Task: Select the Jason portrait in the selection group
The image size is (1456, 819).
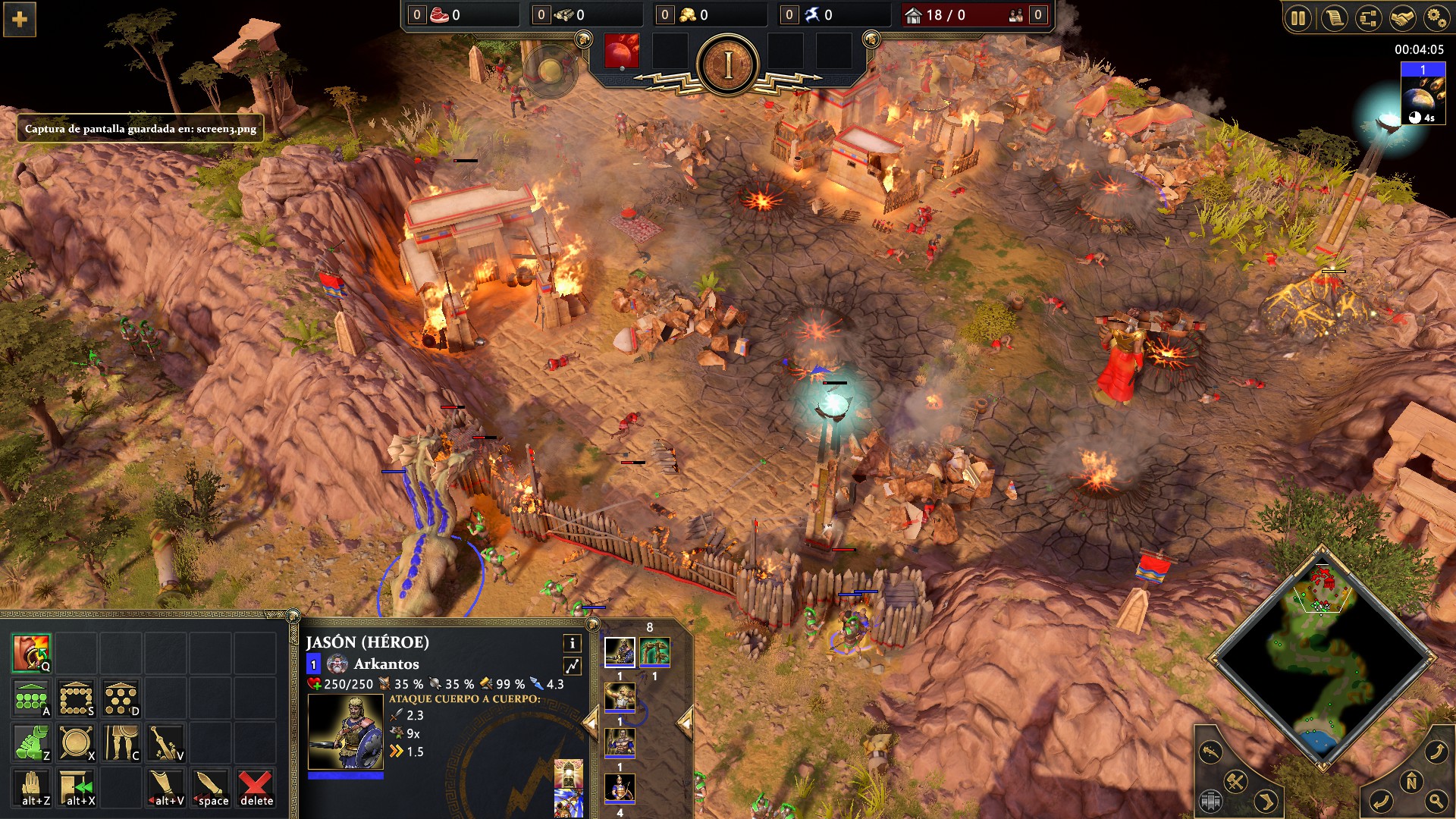Action: pyautogui.click(x=620, y=652)
